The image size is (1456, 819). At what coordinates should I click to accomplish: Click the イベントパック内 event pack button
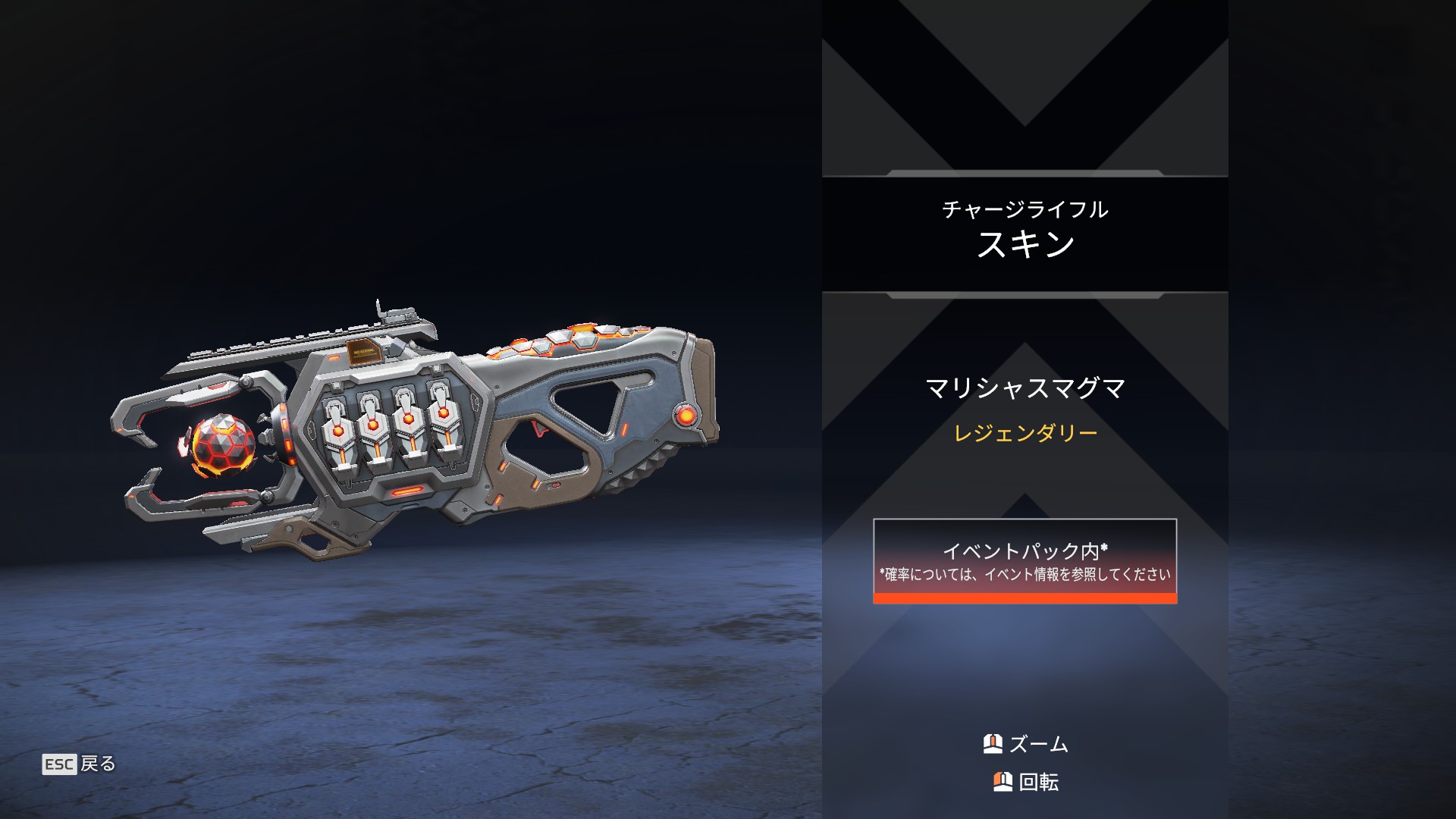coord(1025,560)
